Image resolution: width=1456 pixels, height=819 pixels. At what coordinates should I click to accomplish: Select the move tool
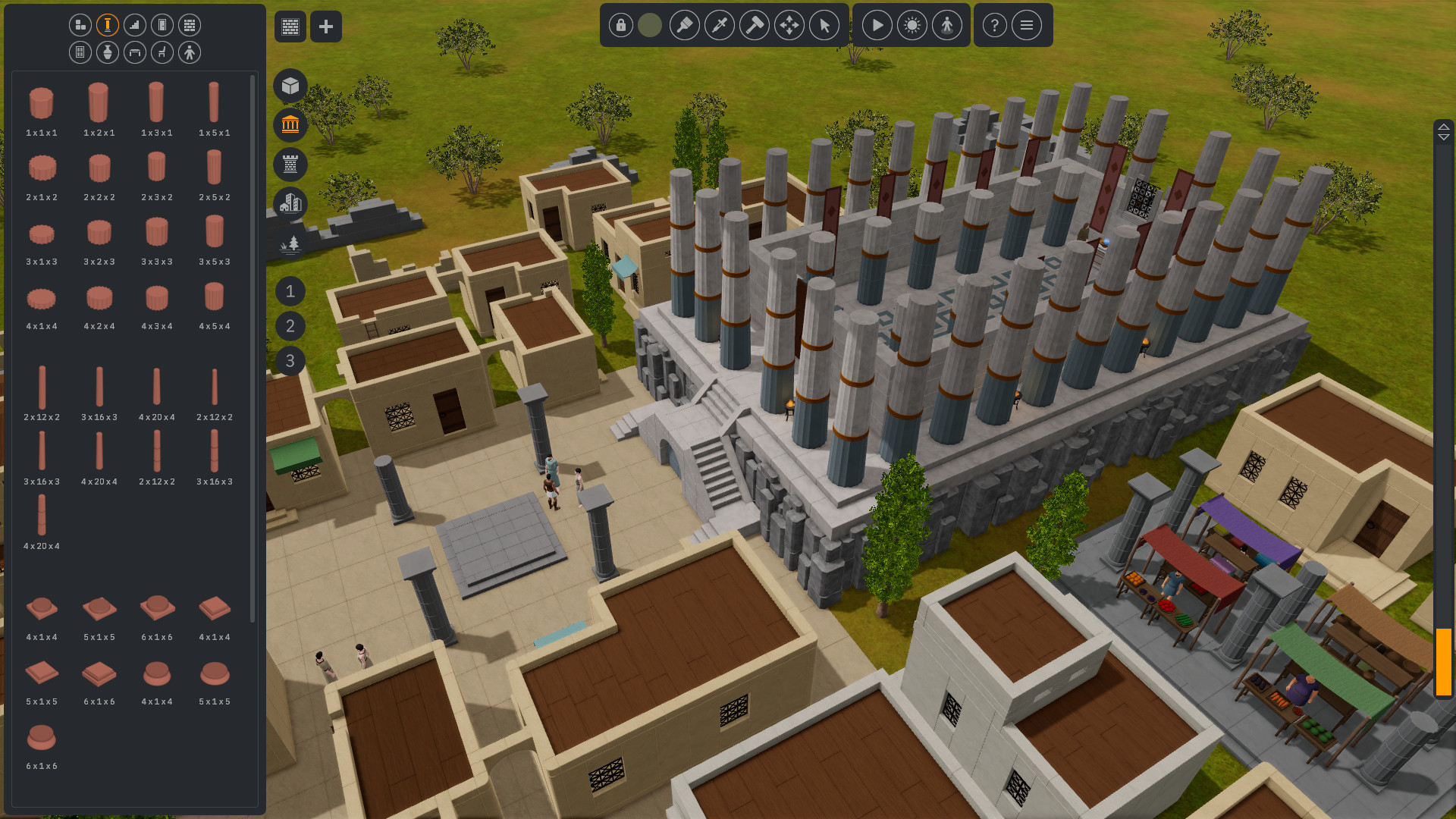tap(789, 25)
